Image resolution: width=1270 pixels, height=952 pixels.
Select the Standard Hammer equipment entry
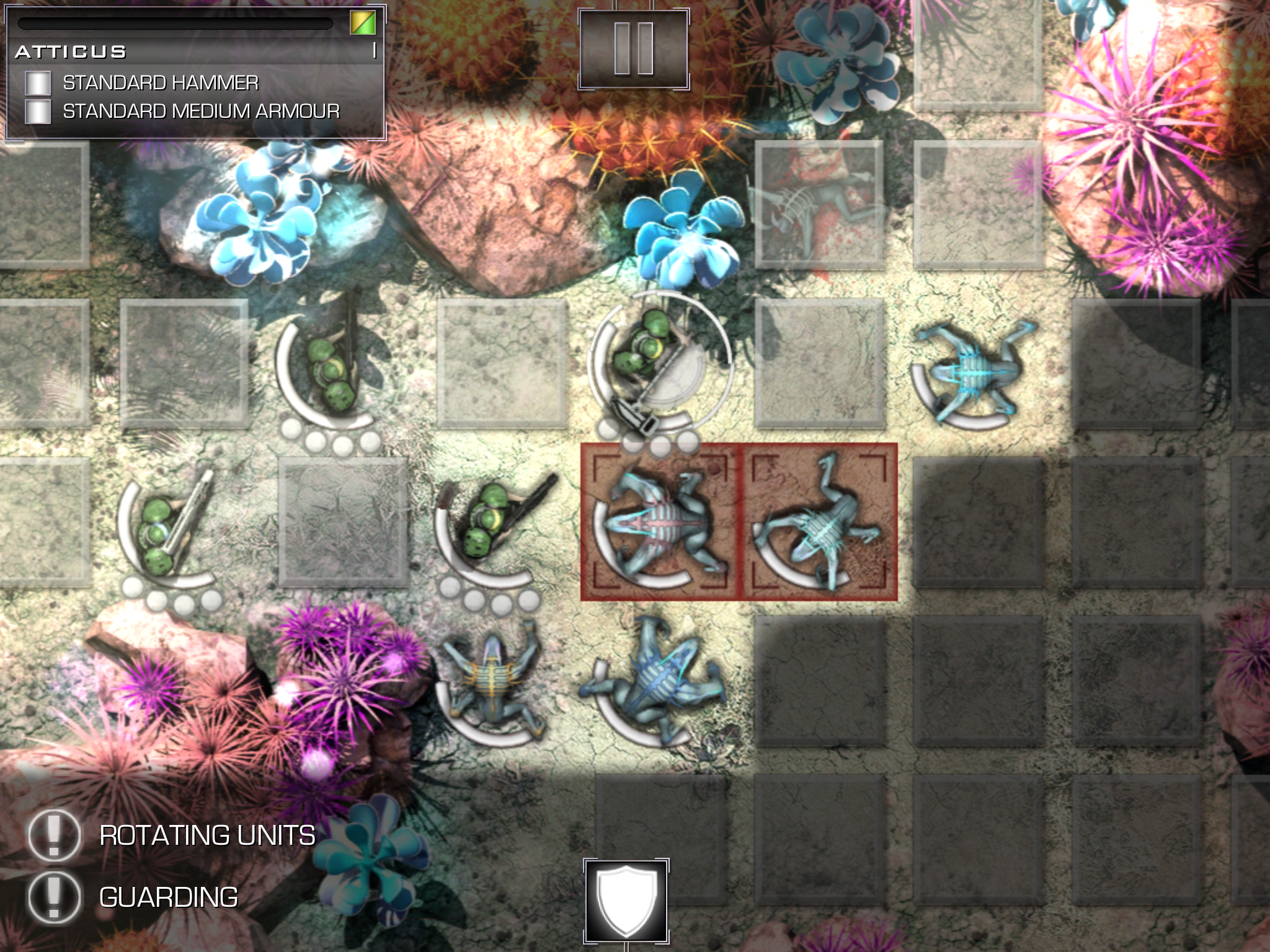click(160, 83)
